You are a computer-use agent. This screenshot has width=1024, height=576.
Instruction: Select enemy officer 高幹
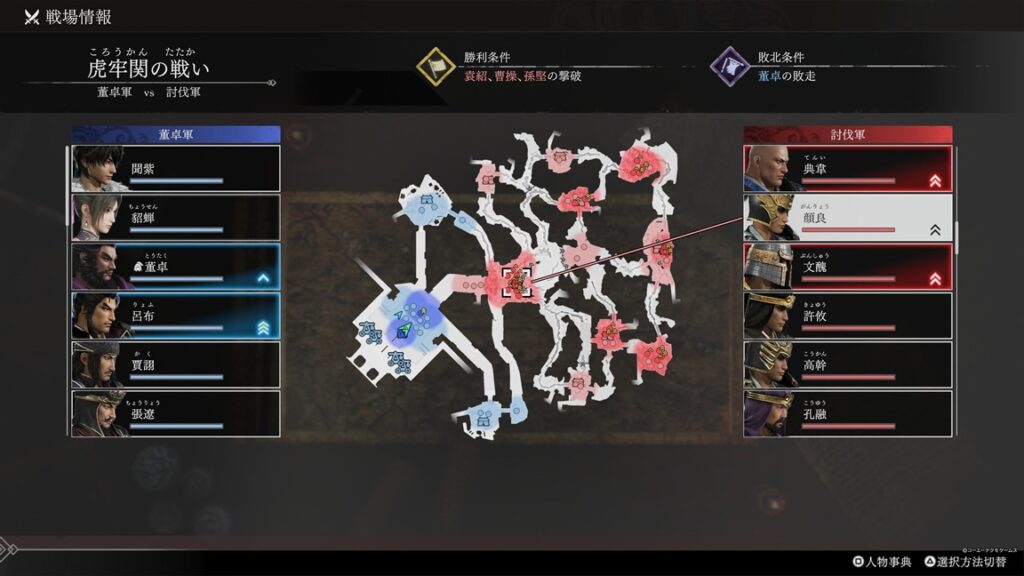(848, 364)
